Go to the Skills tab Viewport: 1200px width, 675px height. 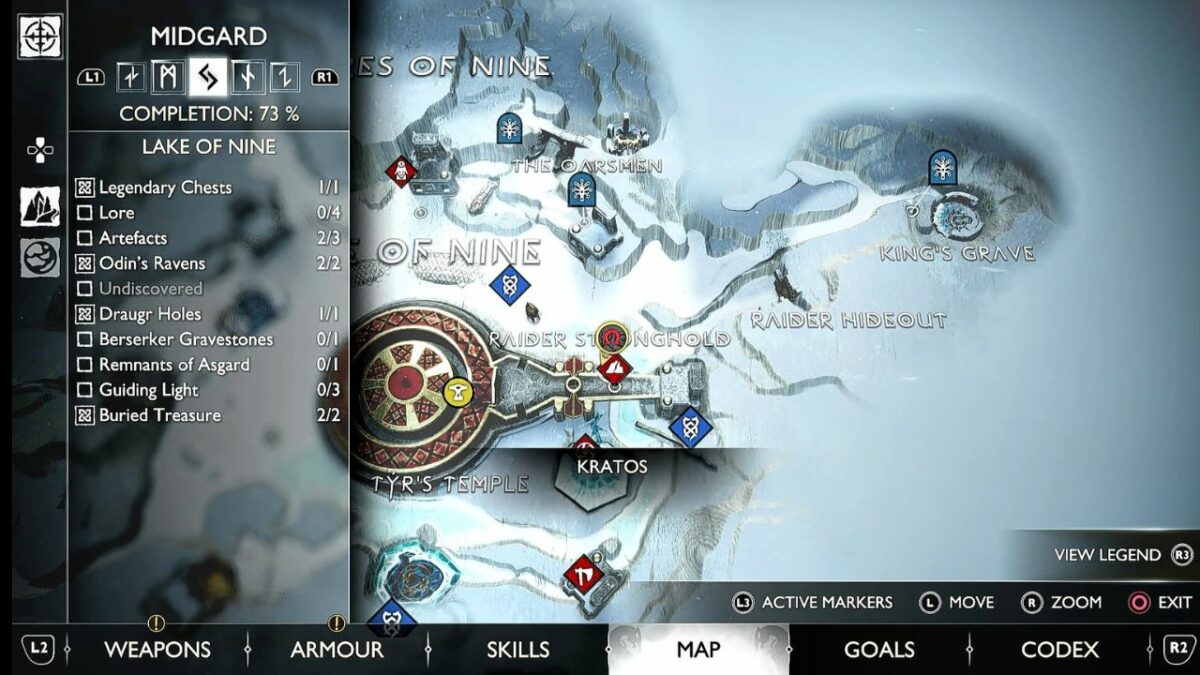pyautogui.click(x=517, y=650)
